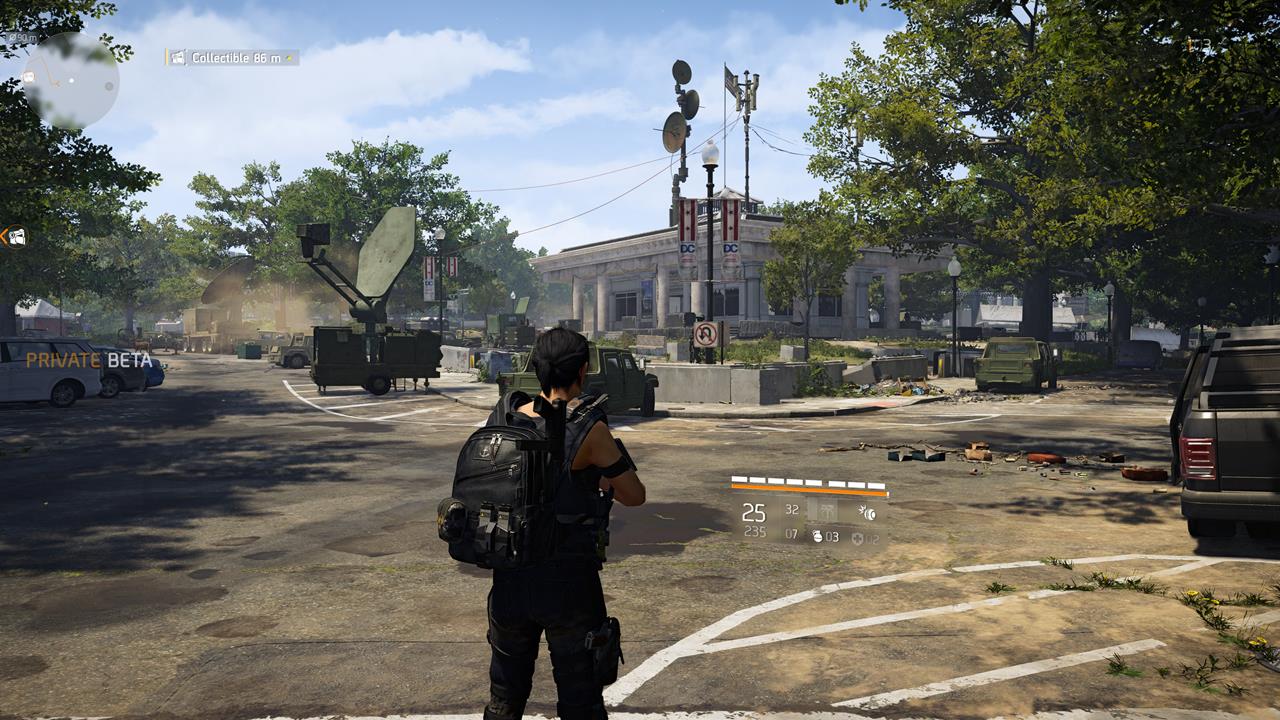Screen dimensions: 1280x720
Task: Click the collectible icon in the objective banner
Action: 178,58
